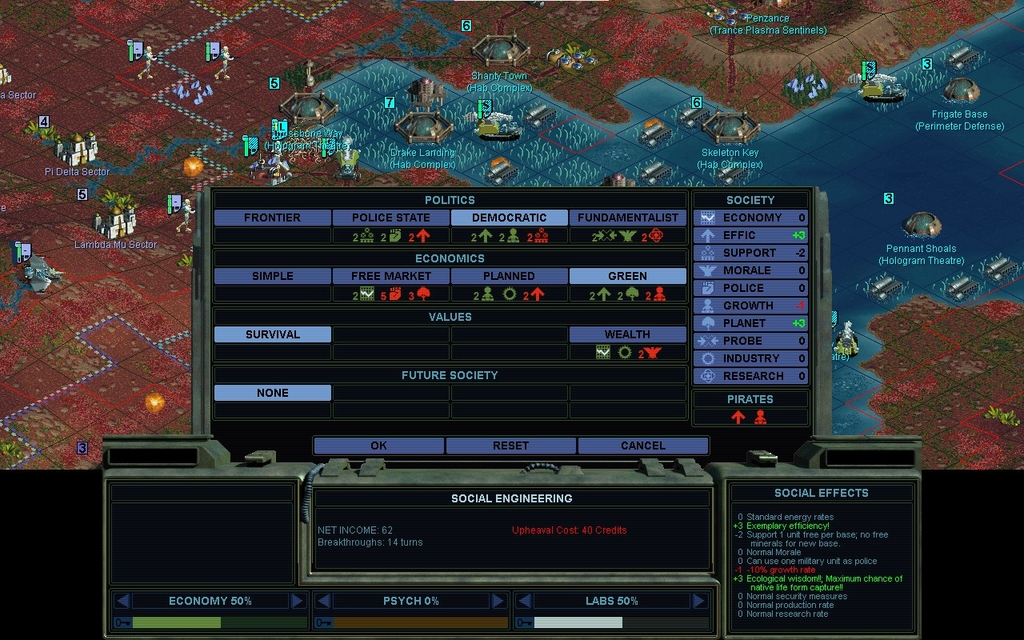Choose Survival values

pos(272,334)
